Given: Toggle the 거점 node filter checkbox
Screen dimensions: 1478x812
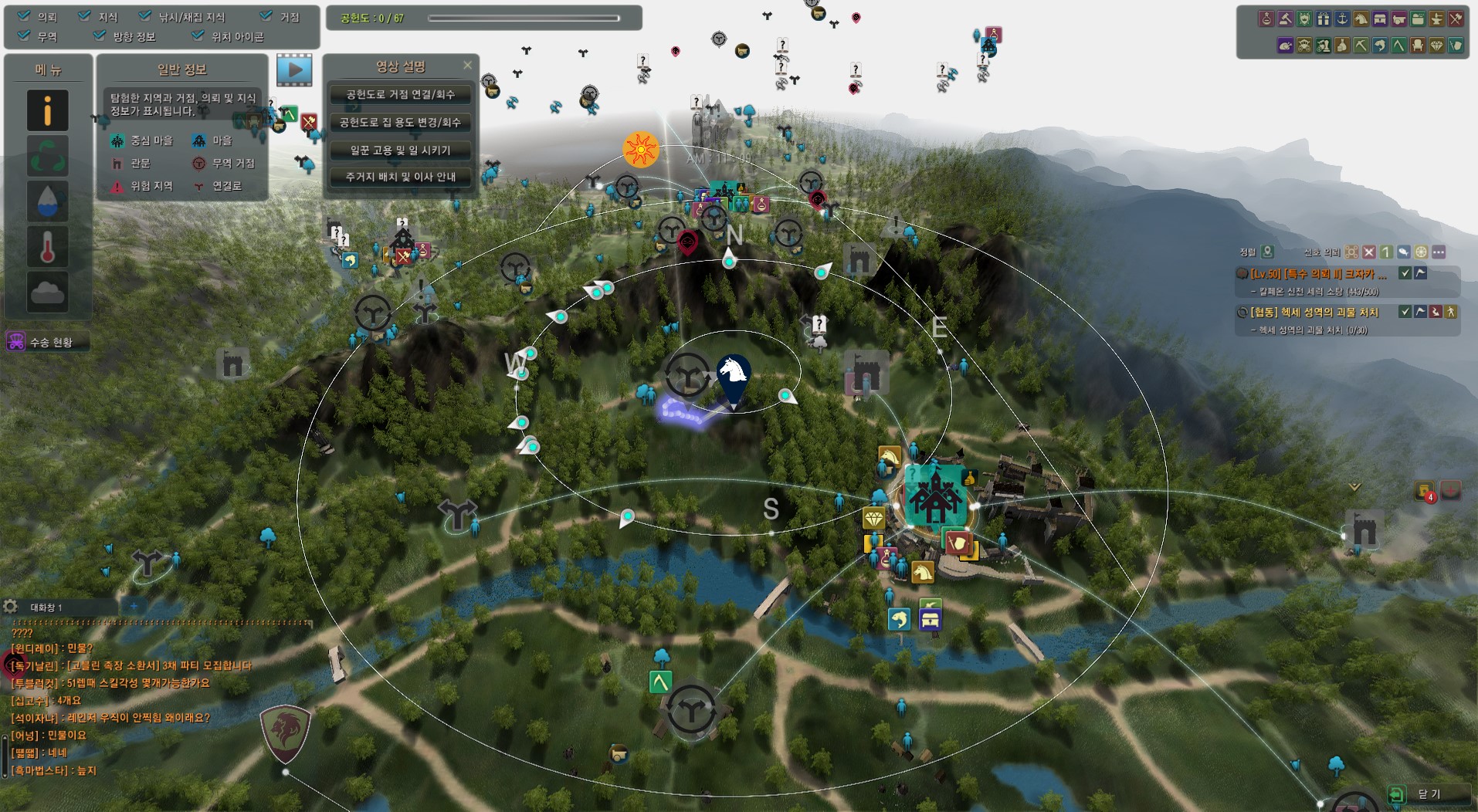Looking at the screenshot, I should coord(266,16).
